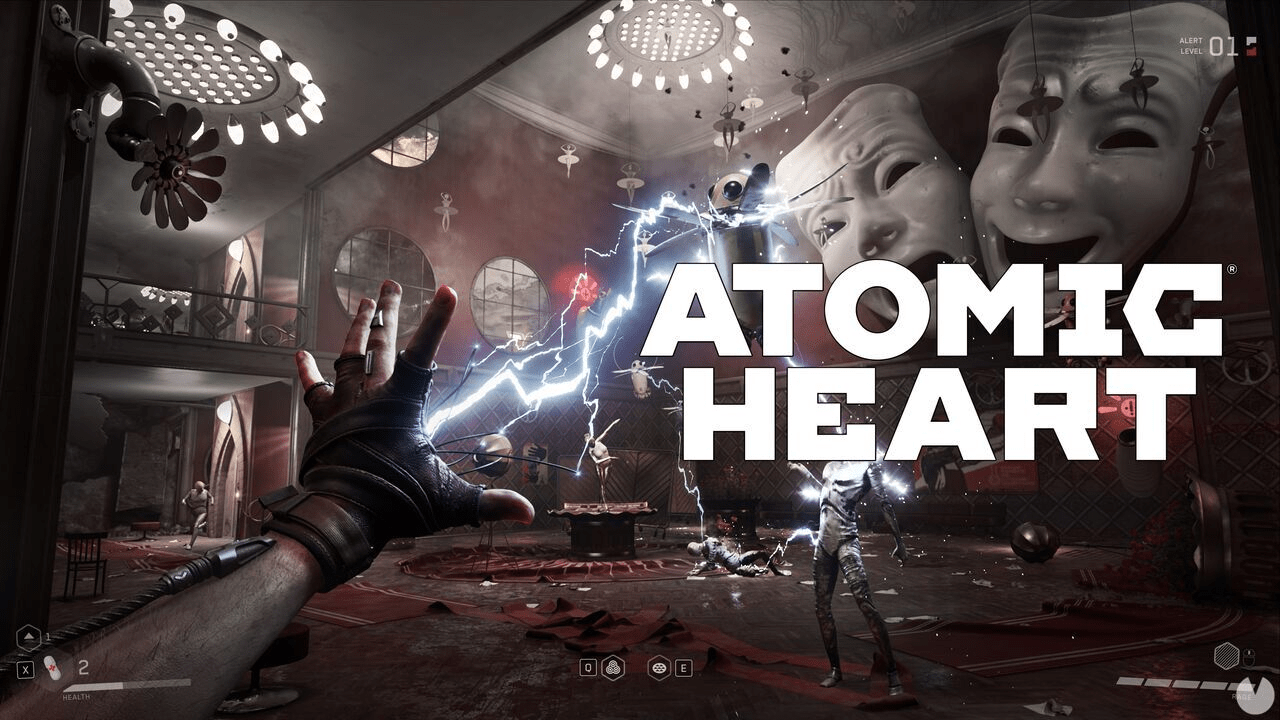This screenshot has width=1280, height=720.
Task: Click the mouse button prompt icon bottom right
Action: (x=1249, y=657)
